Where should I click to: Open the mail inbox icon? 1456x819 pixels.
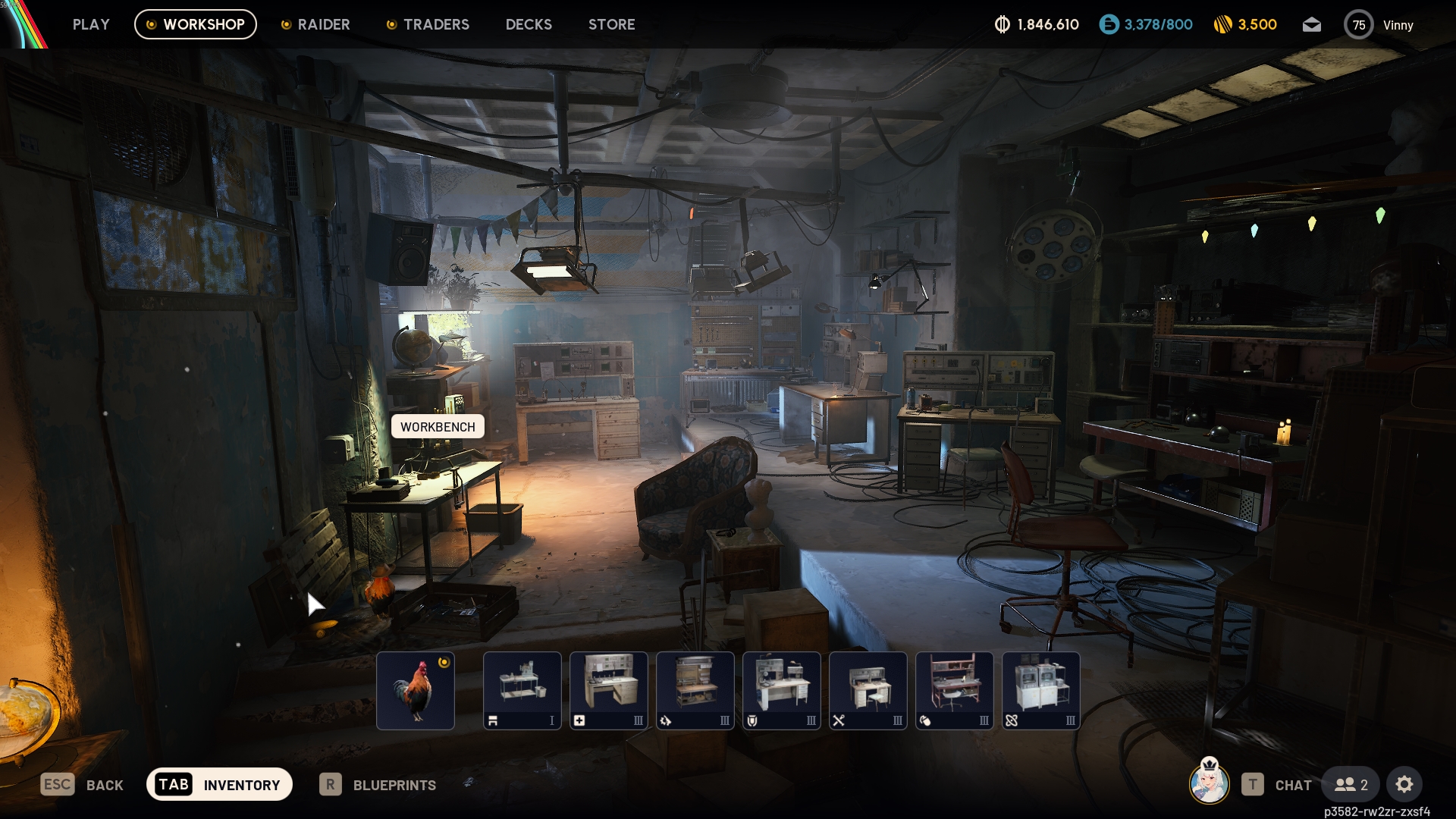click(1311, 25)
